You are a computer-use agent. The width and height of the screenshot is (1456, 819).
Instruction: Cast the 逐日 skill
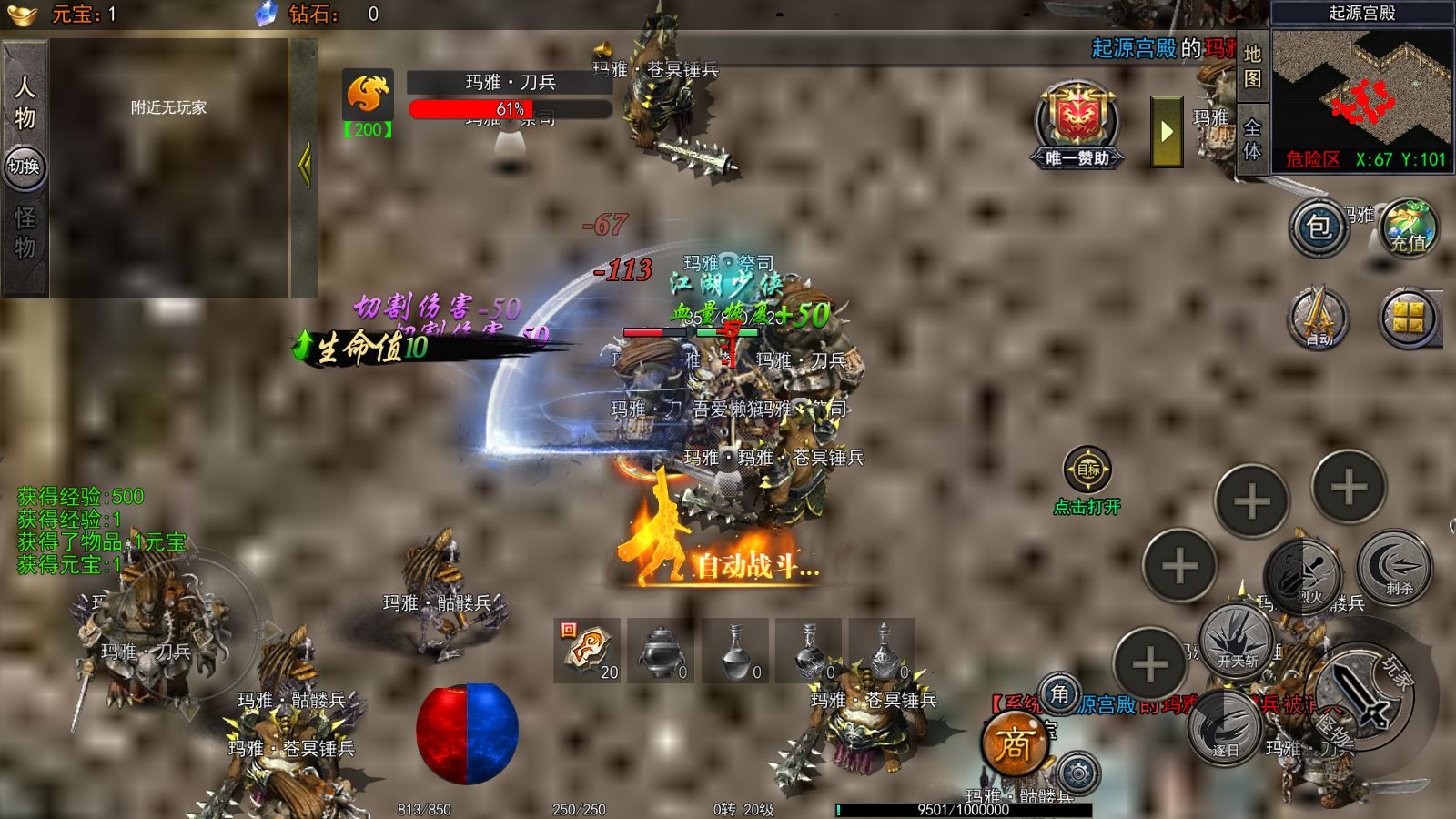[x=1224, y=728]
